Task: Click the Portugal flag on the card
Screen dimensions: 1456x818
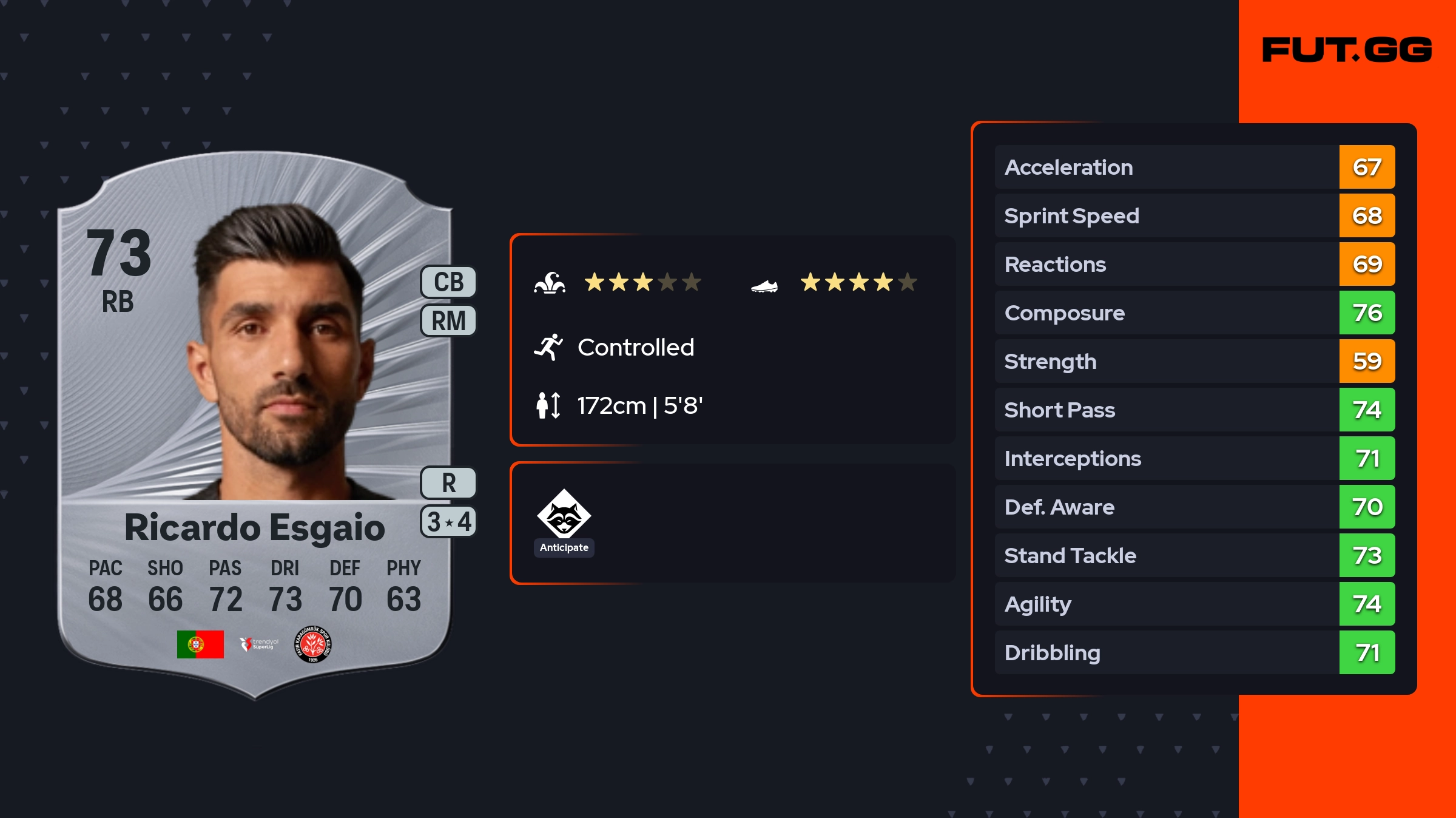Action: coord(200,644)
